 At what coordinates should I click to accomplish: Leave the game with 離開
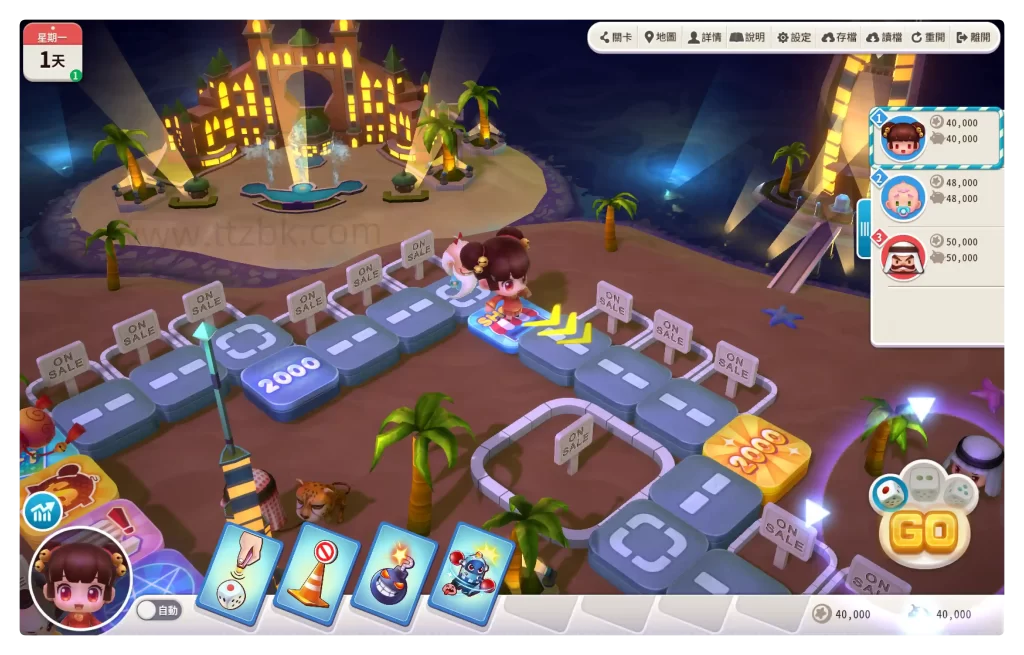coord(973,37)
